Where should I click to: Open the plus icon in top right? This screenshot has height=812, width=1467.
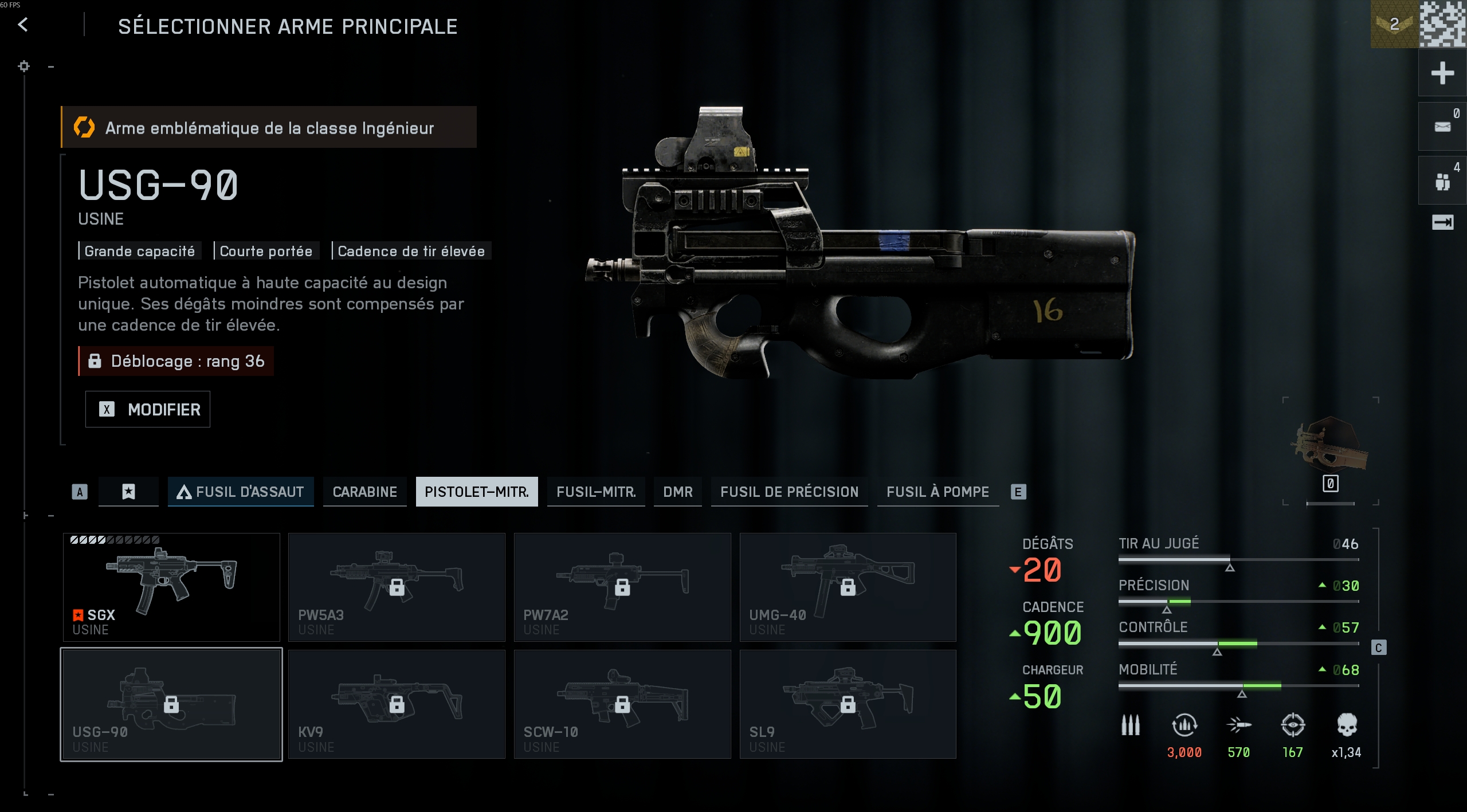point(1443,73)
